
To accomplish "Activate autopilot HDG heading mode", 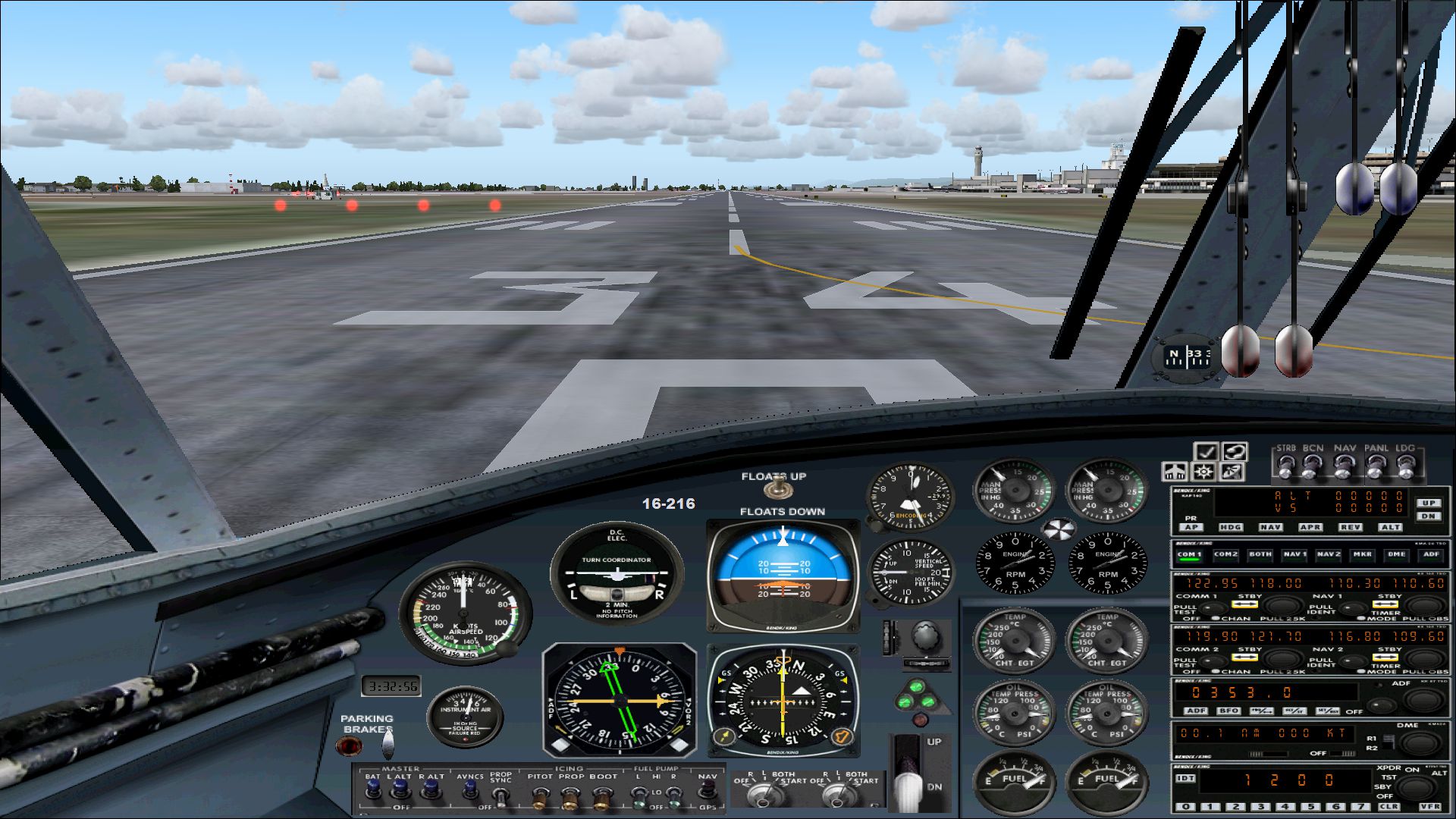I will [1230, 527].
